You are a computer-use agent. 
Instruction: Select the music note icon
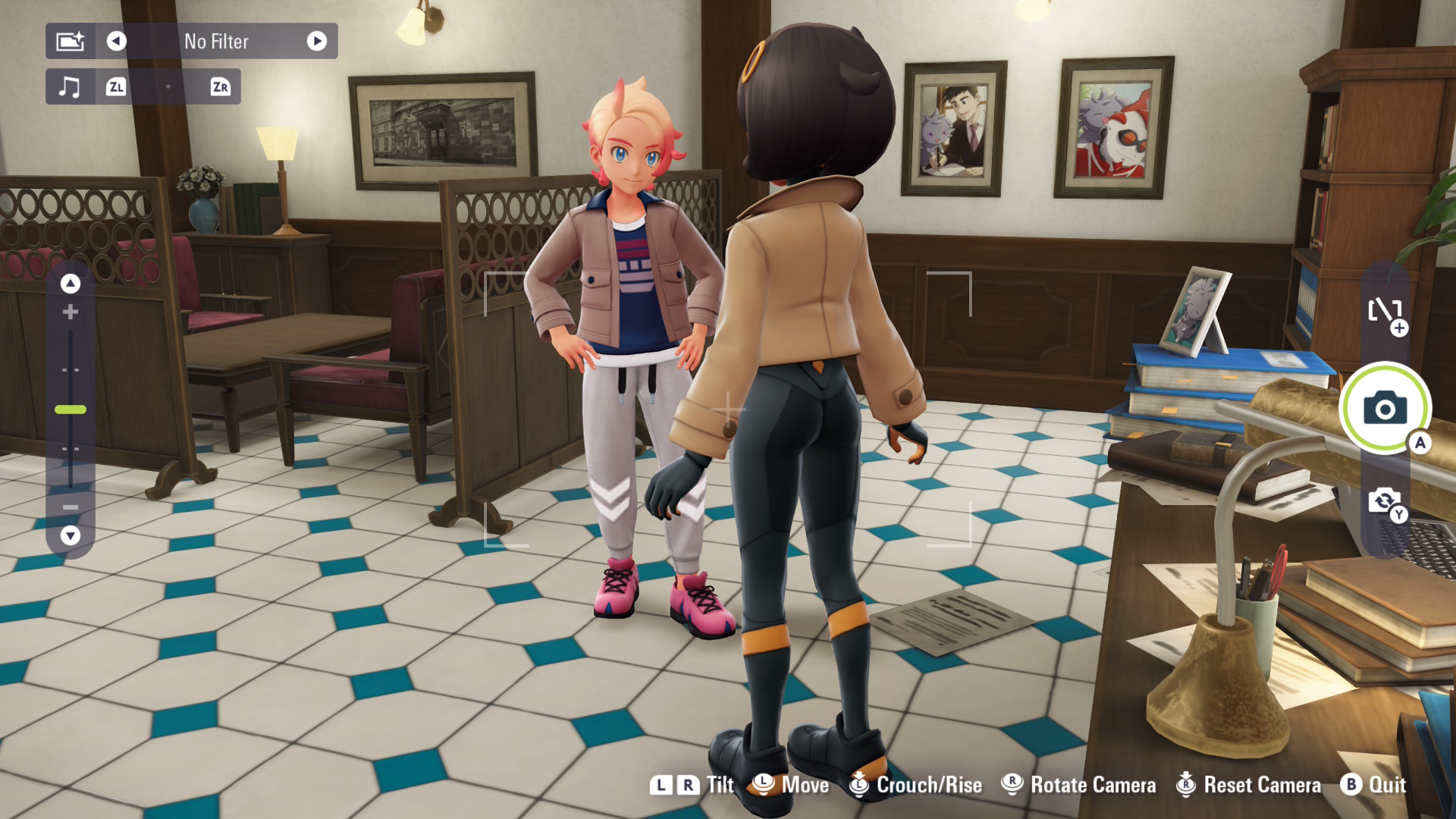(70, 86)
